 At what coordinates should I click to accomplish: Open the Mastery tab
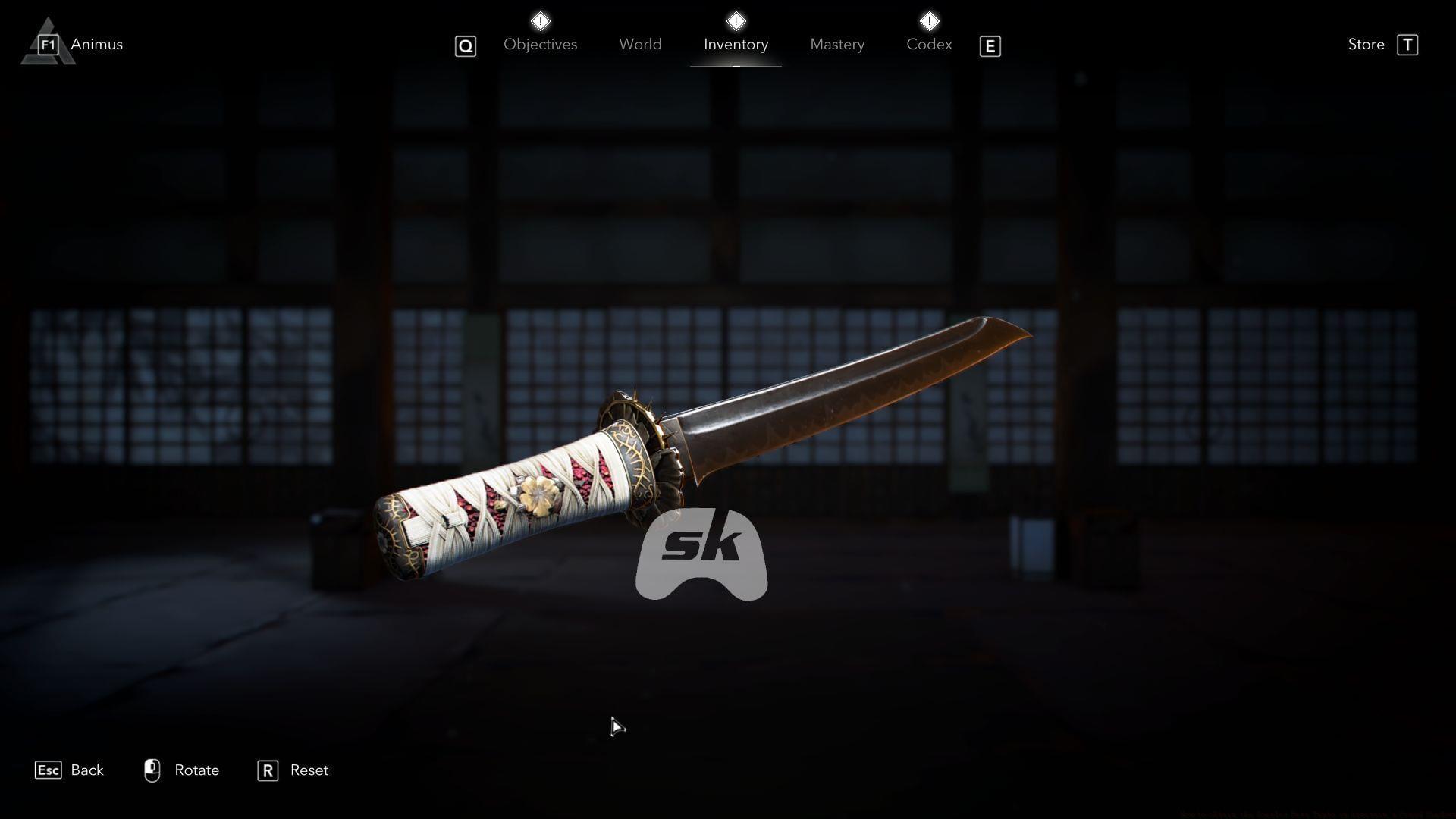click(x=836, y=44)
